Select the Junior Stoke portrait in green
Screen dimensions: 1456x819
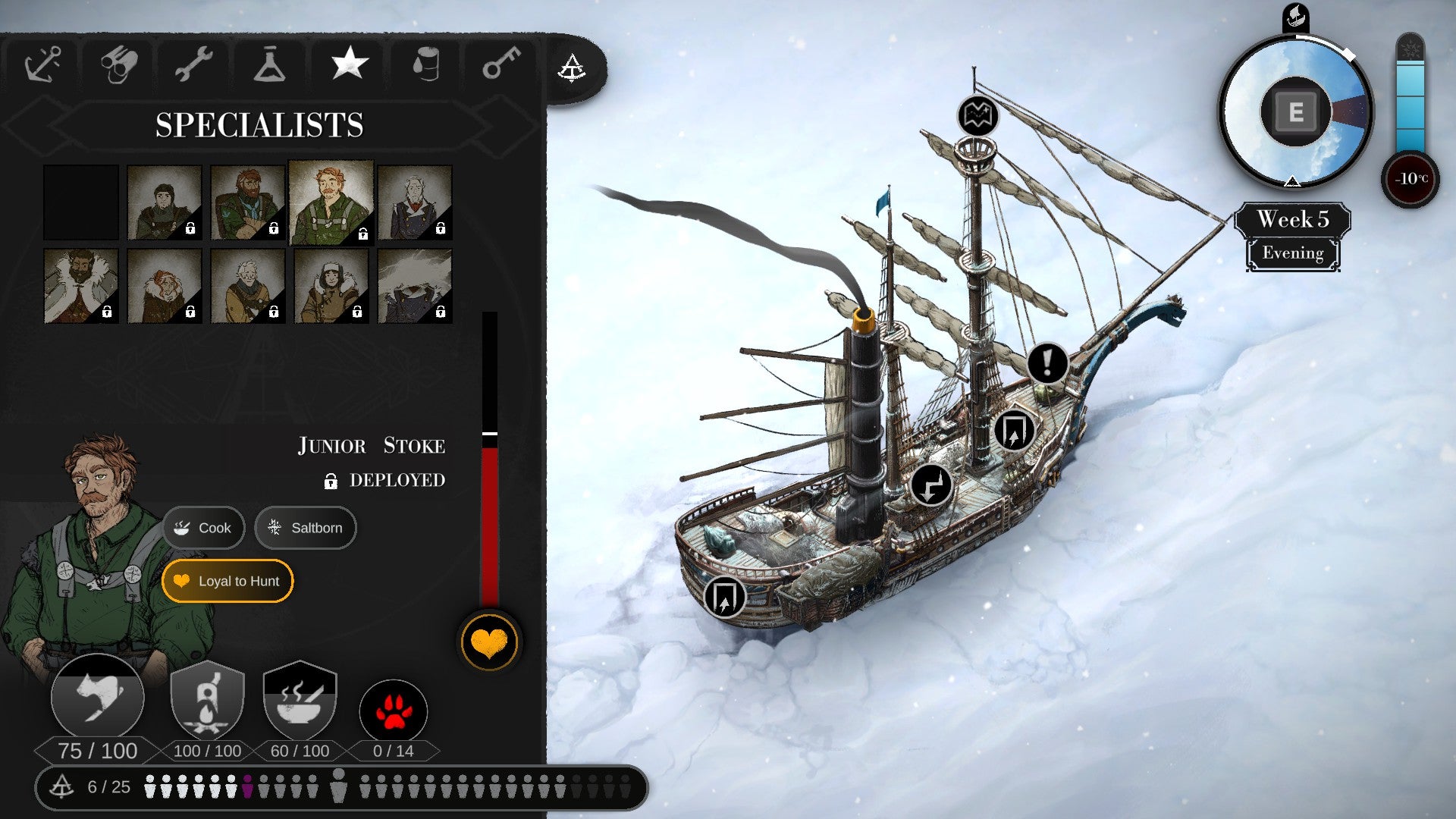tap(331, 202)
